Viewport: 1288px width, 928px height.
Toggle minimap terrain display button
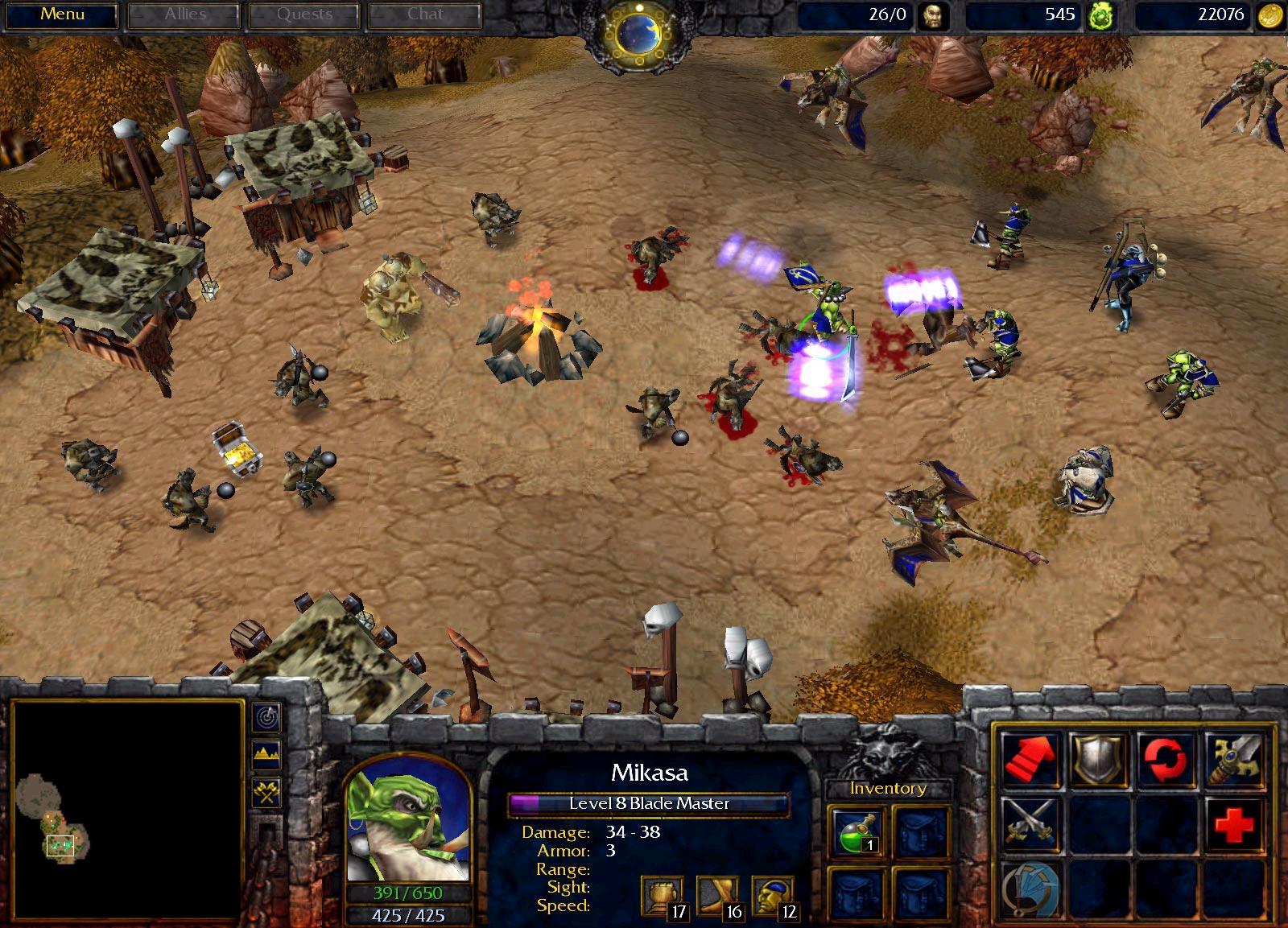[266, 754]
